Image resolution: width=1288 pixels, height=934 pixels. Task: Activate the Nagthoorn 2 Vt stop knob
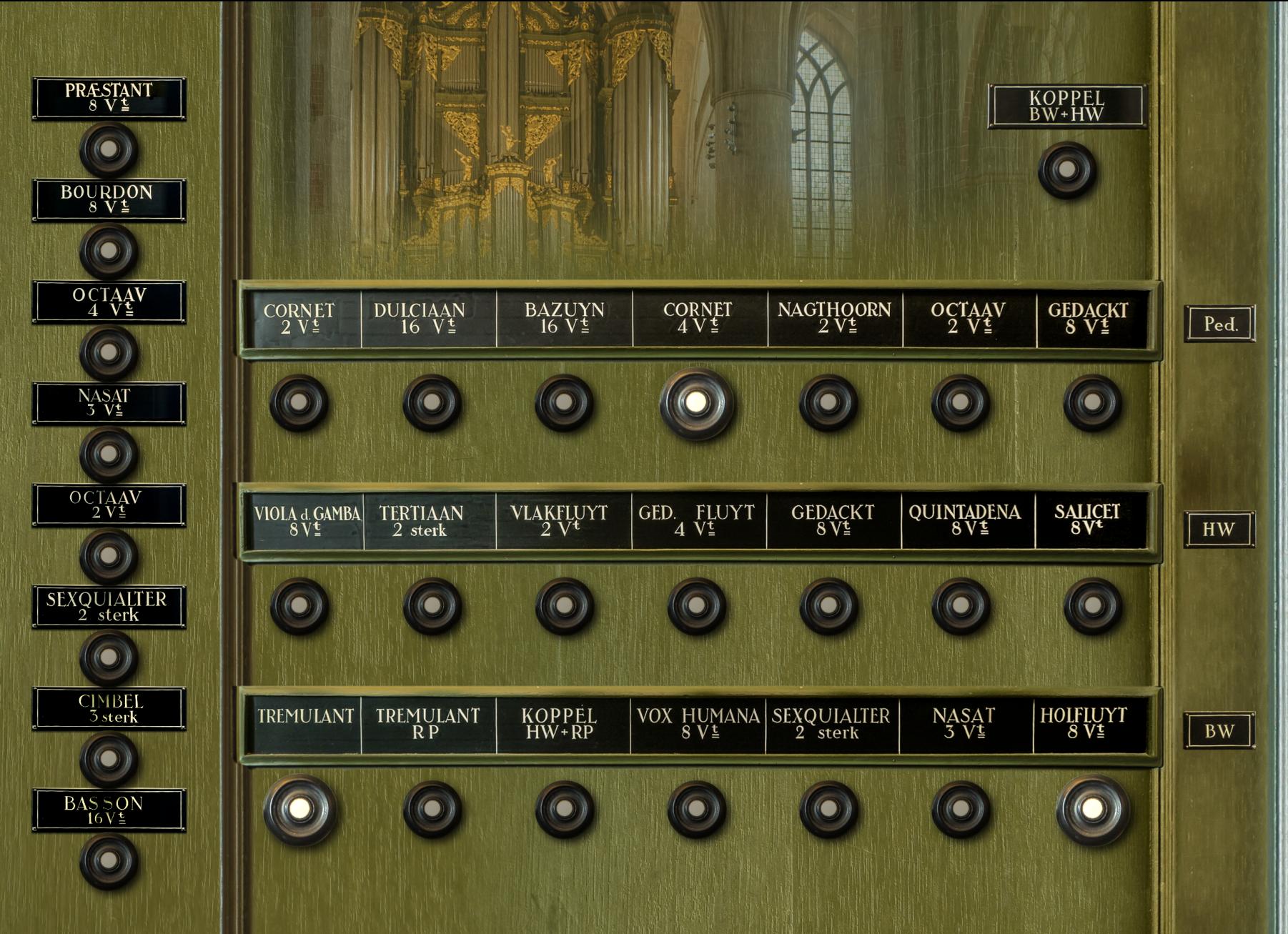click(828, 402)
